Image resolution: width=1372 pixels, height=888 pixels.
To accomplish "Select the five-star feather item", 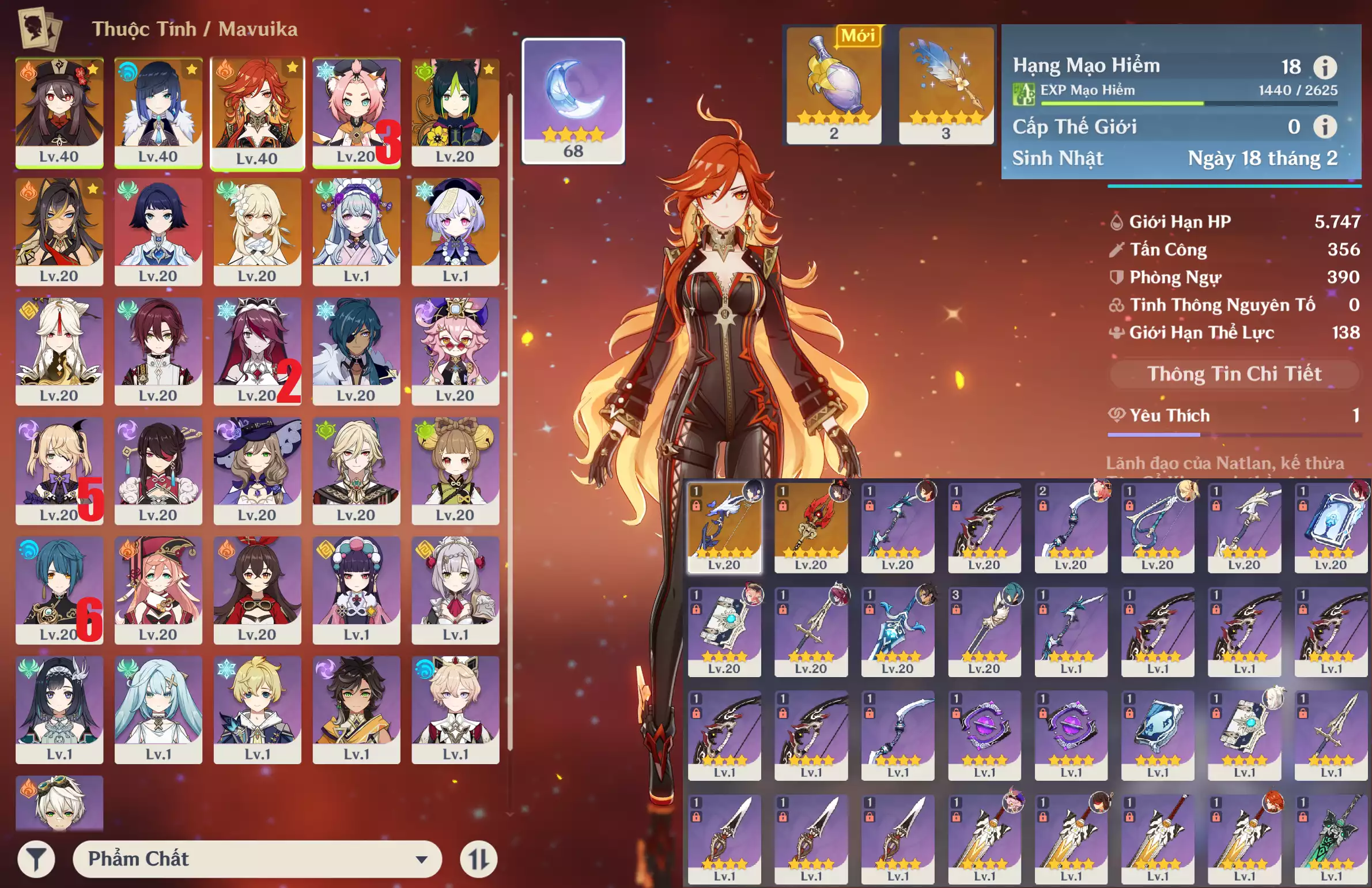I will (946, 85).
